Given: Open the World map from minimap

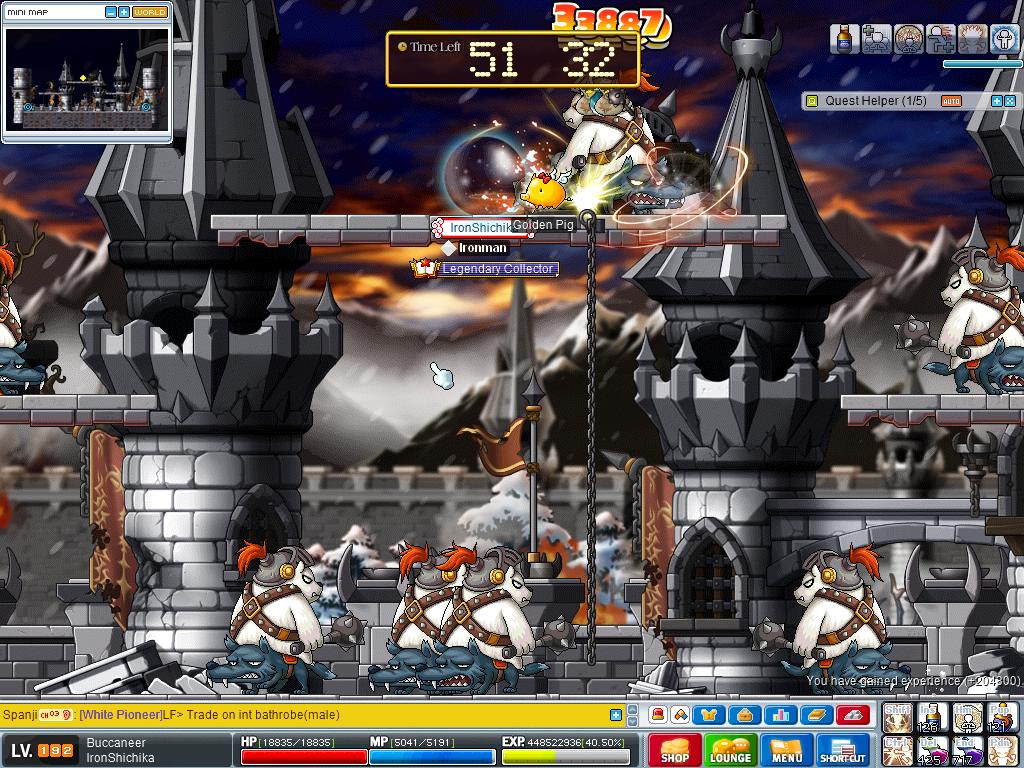Looking at the screenshot, I should [x=149, y=12].
